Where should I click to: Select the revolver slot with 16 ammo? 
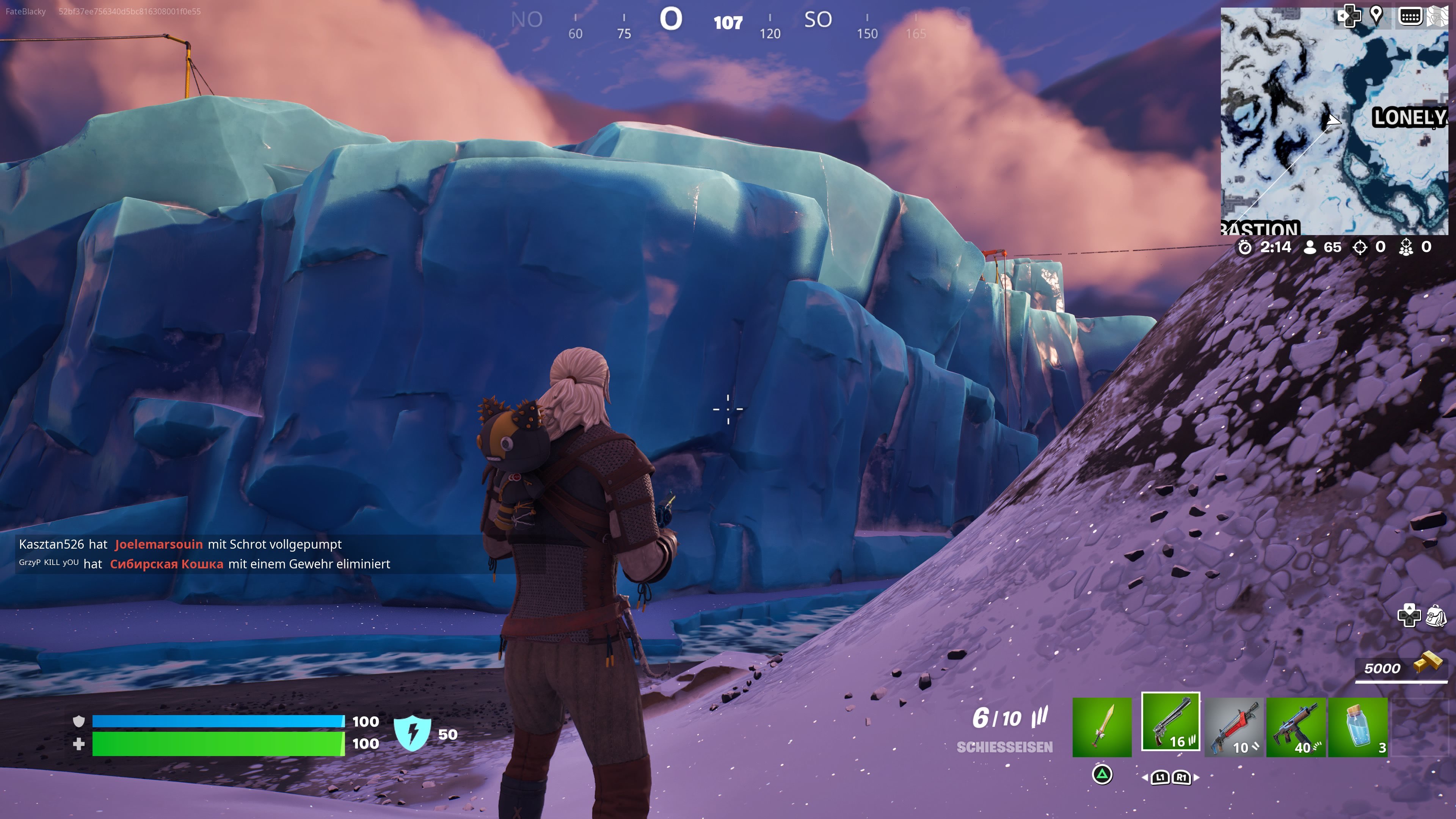pos(1170,722)
